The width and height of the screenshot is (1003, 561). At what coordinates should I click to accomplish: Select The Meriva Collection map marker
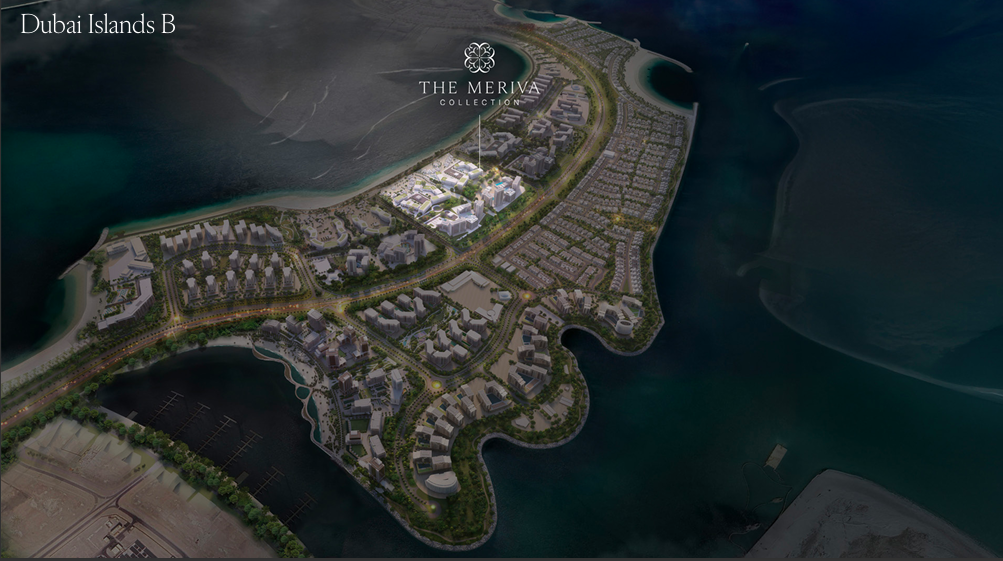coord(479,74)
